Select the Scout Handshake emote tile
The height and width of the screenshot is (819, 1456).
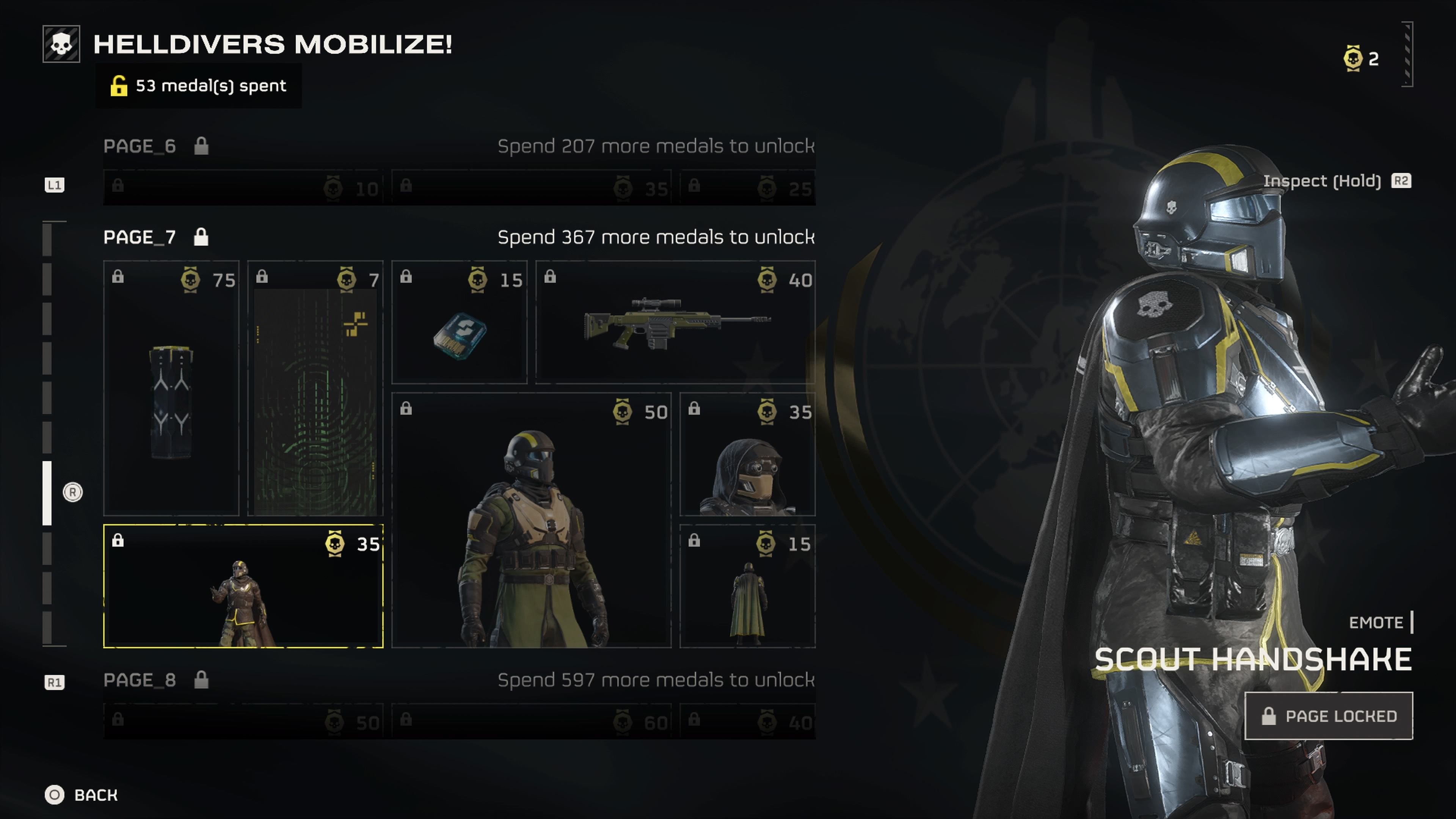tap(243, 587)
